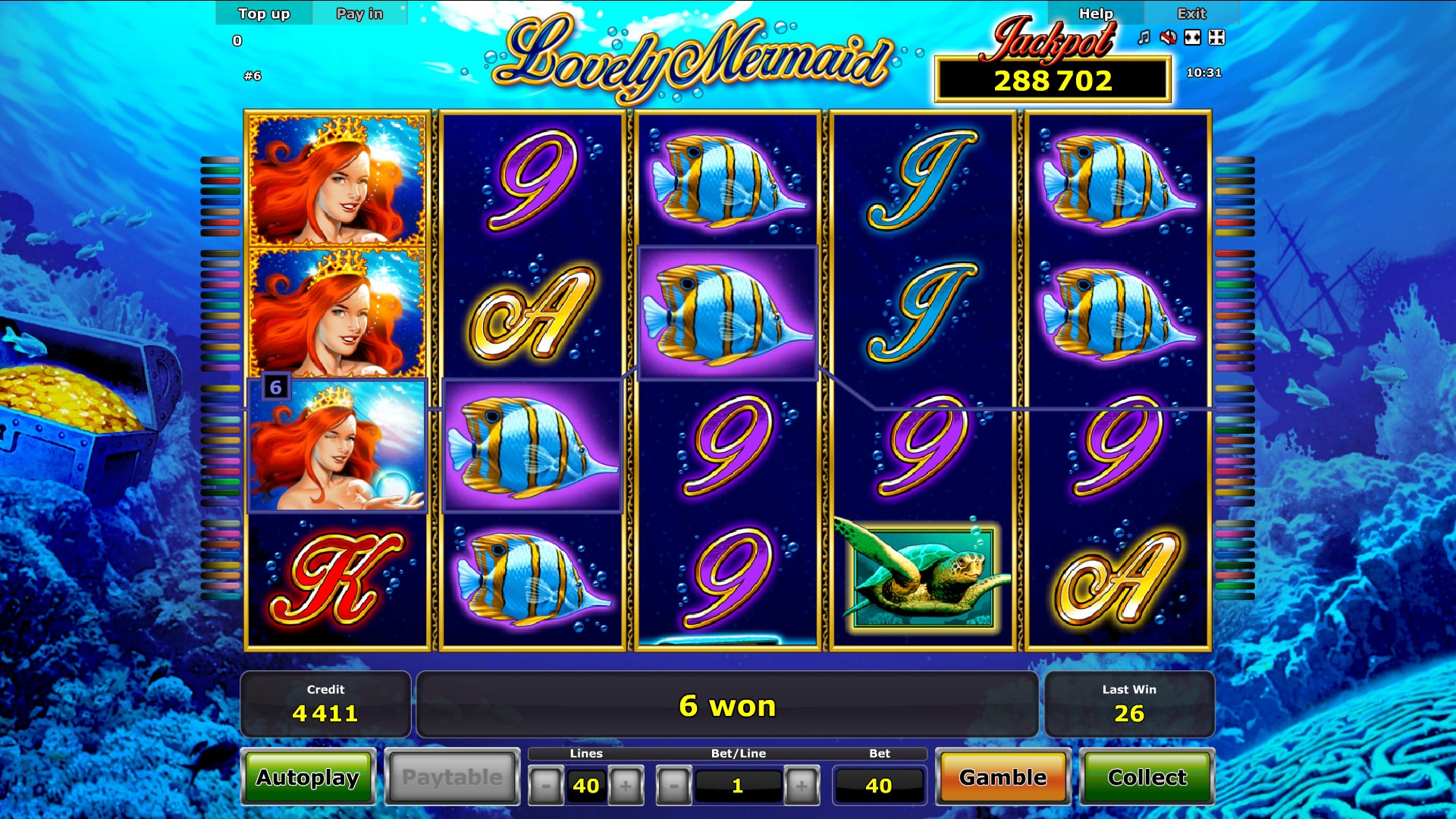Click the horizontal-arrows stretch screen icon
This screenshot has height=819, width=1456.
click(x=1193, y=37)
